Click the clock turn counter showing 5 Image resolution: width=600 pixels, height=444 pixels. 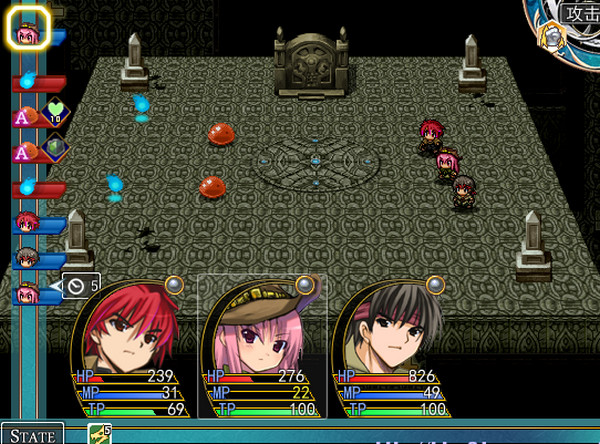click(x=81, y=287)
